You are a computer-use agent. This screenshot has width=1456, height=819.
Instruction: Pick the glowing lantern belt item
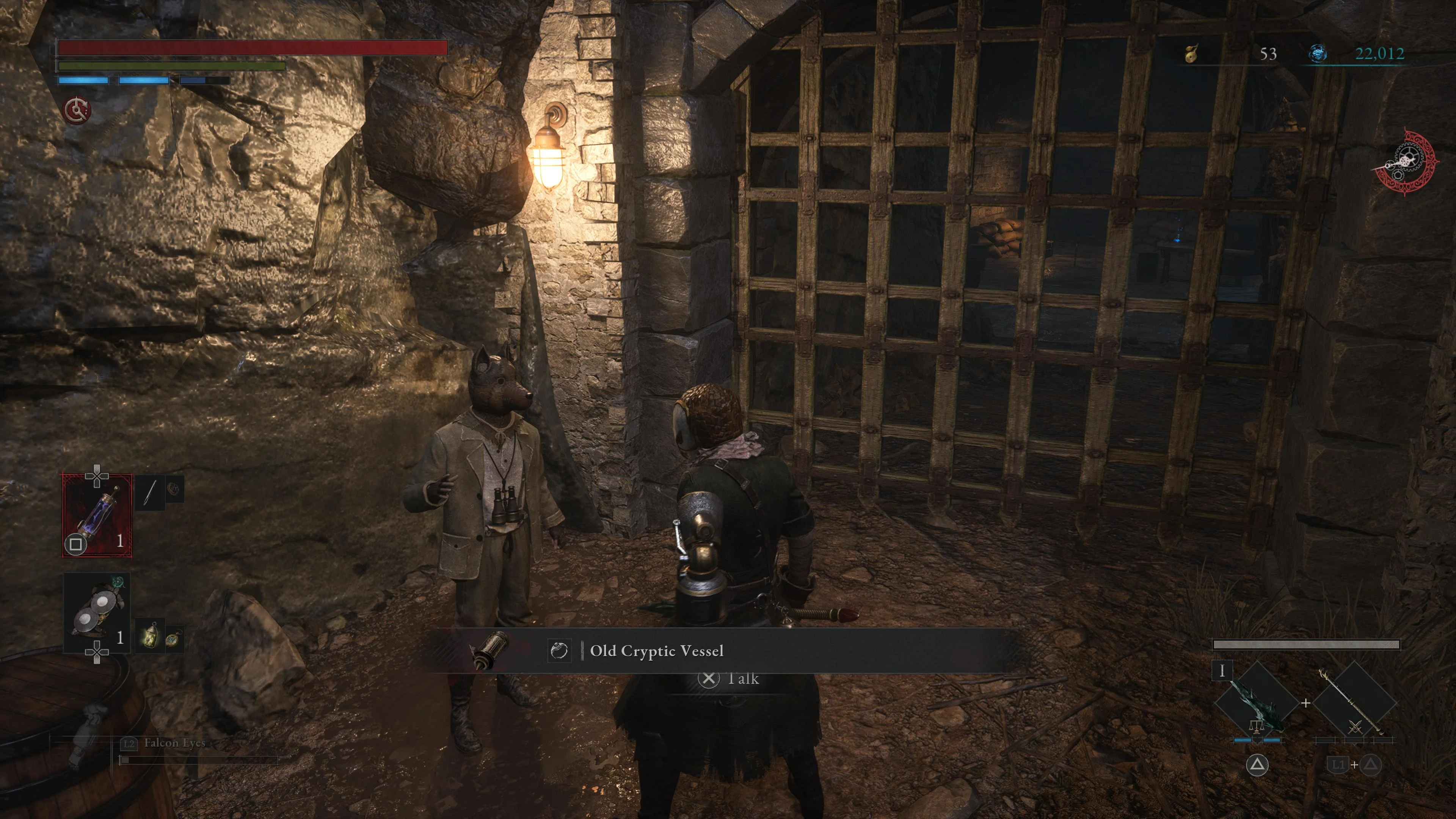pos(151,636)
